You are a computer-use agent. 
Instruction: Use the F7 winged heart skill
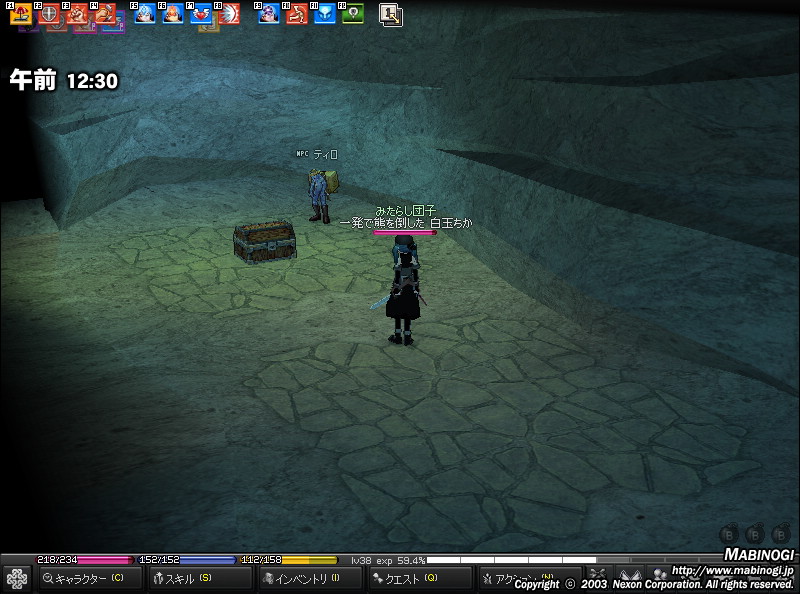[201, 14]
